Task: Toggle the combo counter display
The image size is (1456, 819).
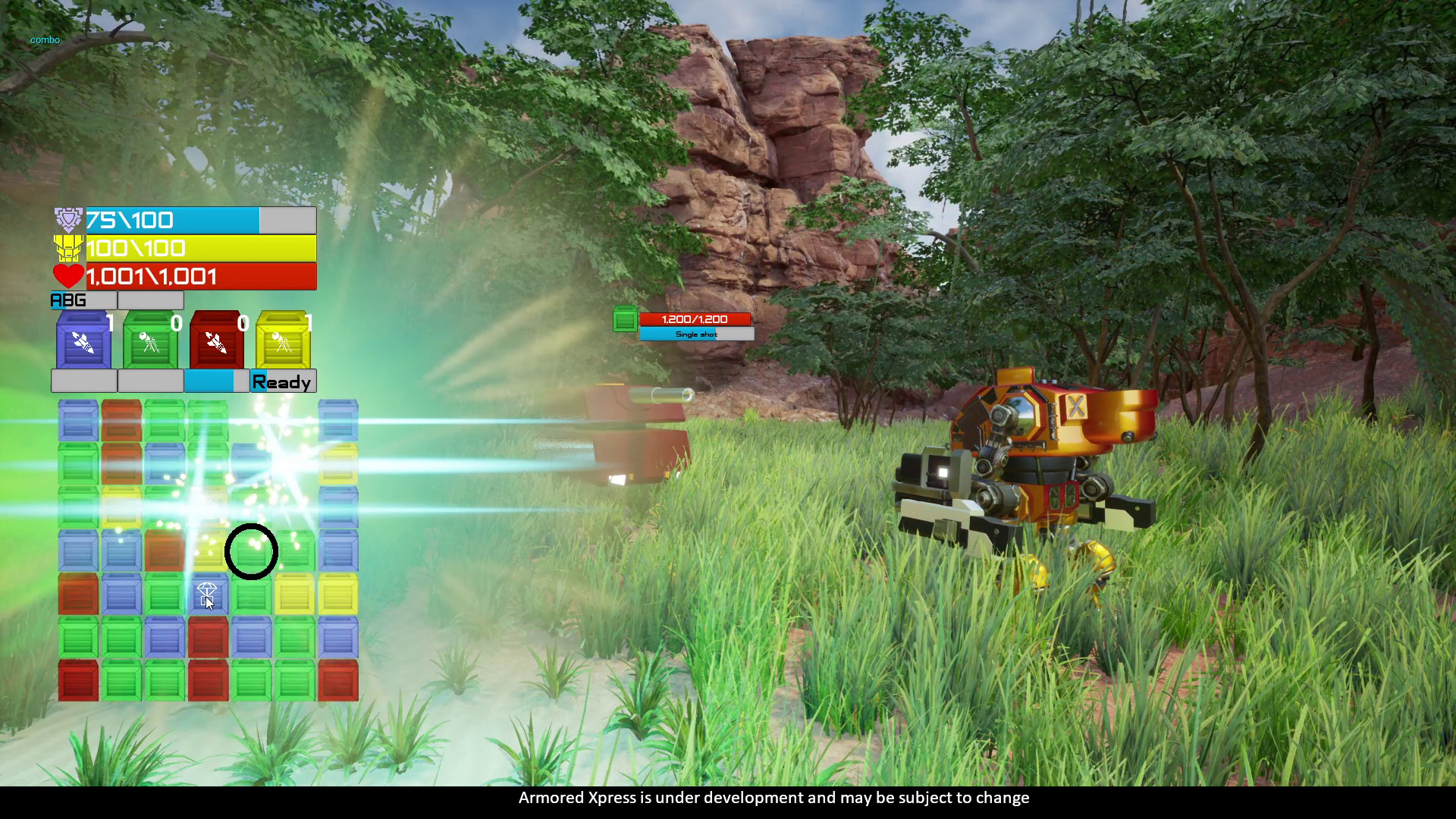Action: tap(44, 39)
